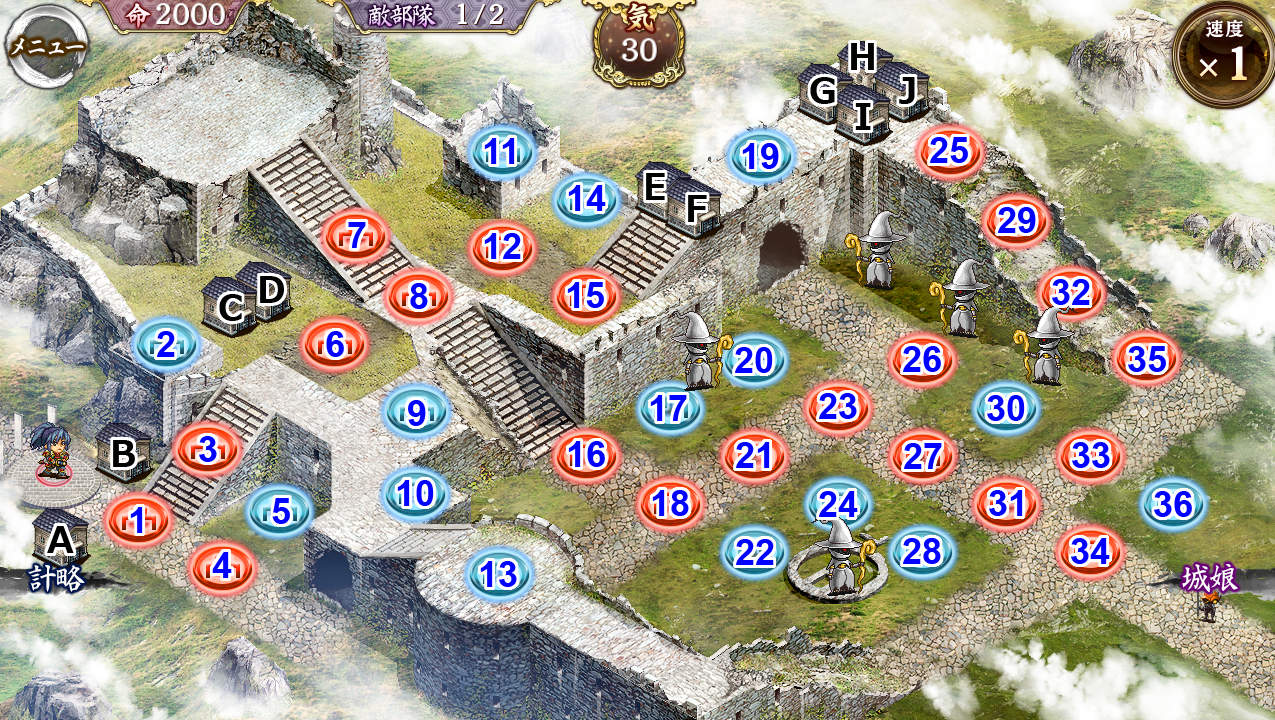The width and height of the screenshot is (1275, 720).
Task: Choose blue deployment tile number 30
Action: [x=1007, y=408]
